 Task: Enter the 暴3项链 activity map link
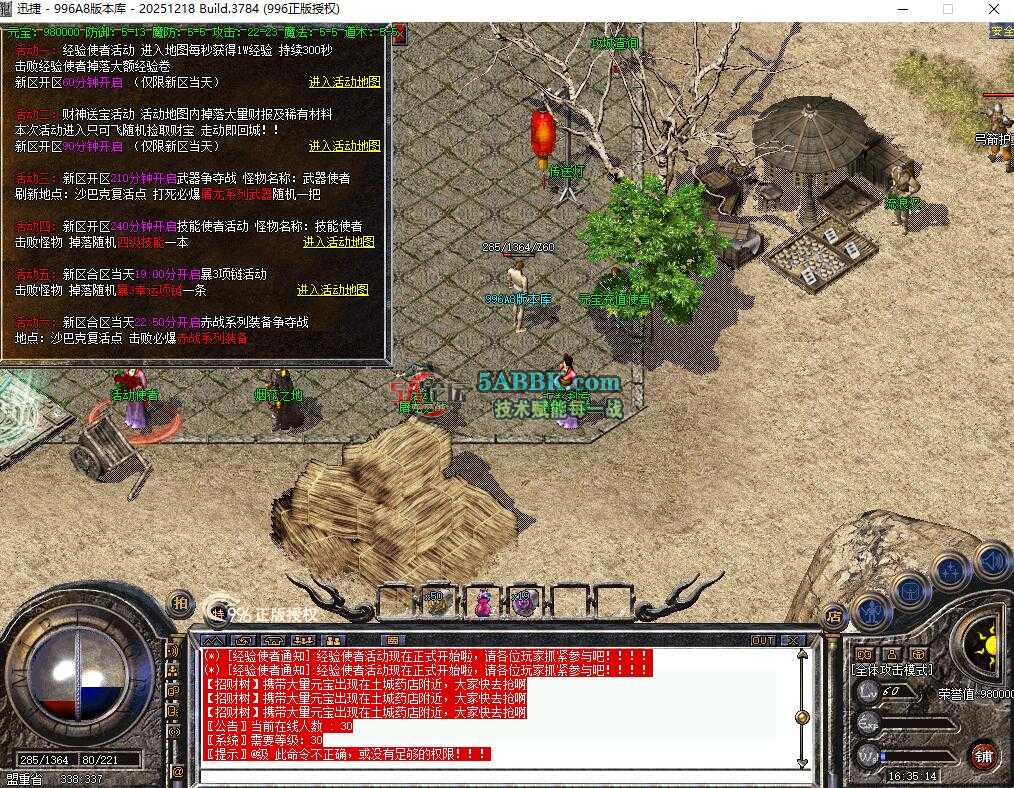click(332, 290)
